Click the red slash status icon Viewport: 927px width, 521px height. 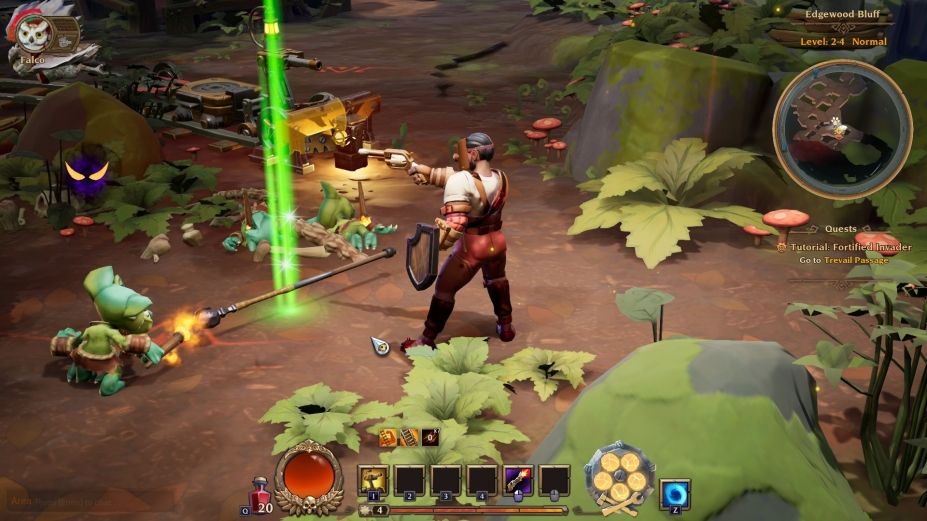430,437
